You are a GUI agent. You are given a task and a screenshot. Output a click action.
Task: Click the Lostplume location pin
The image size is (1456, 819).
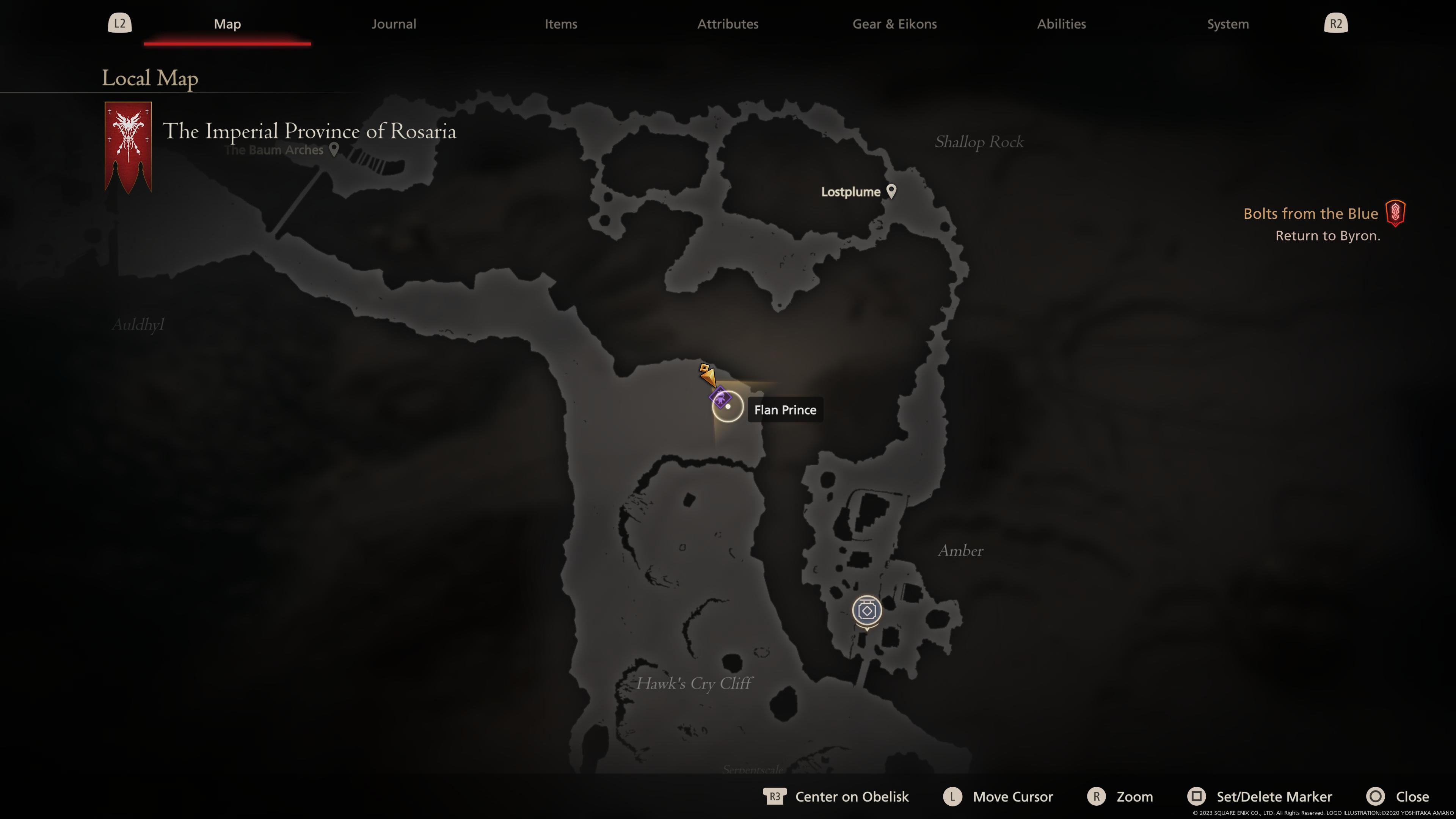point(892,191)
